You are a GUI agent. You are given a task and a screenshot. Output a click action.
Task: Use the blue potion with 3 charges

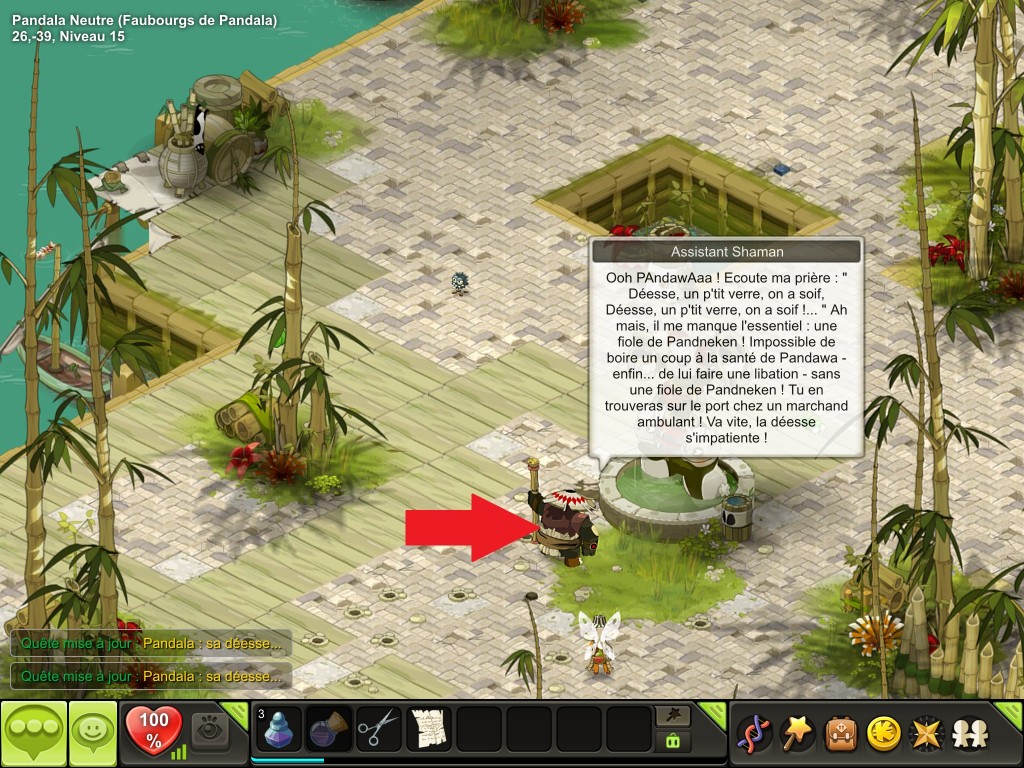point(279,729)
